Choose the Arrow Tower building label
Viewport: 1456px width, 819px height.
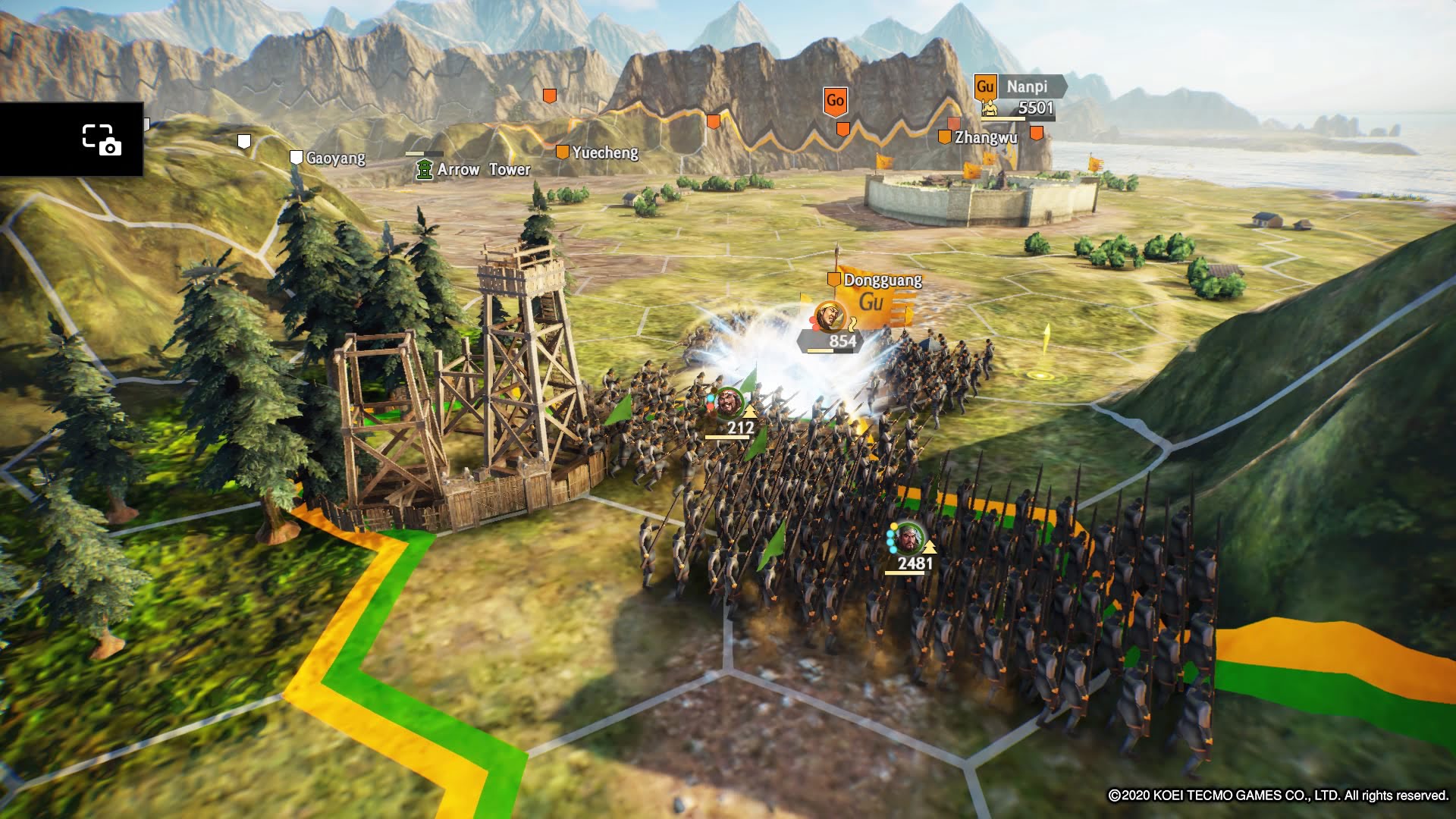coord(483,169)
